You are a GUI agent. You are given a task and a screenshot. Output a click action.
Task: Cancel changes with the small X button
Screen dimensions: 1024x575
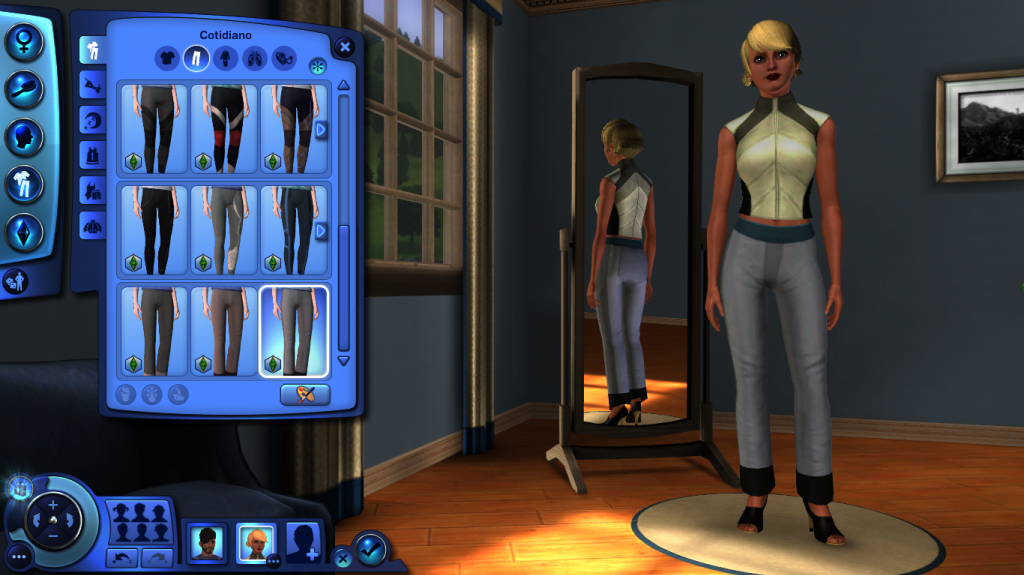[342, 558]
